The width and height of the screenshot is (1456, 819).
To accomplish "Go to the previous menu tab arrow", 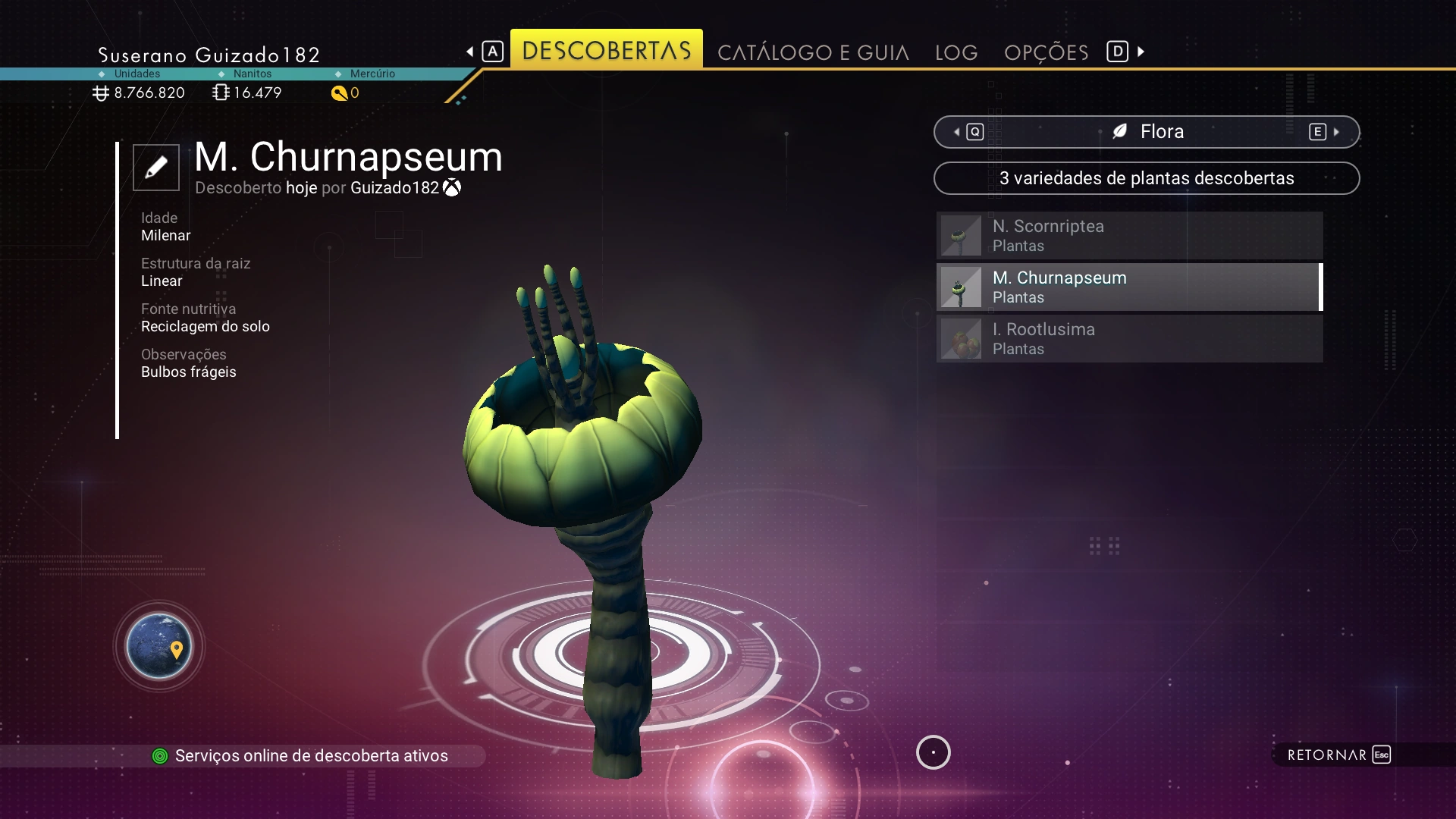I will coord(470,52).
